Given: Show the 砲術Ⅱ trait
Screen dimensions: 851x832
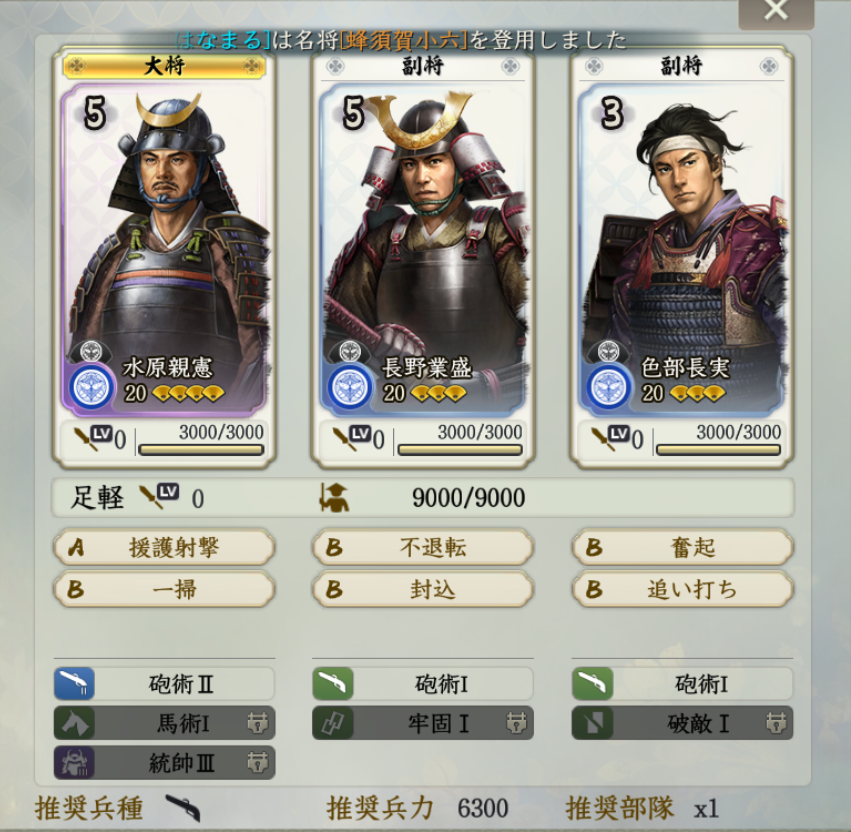Looking at the screenshot, I should click(x=164, y=684).
